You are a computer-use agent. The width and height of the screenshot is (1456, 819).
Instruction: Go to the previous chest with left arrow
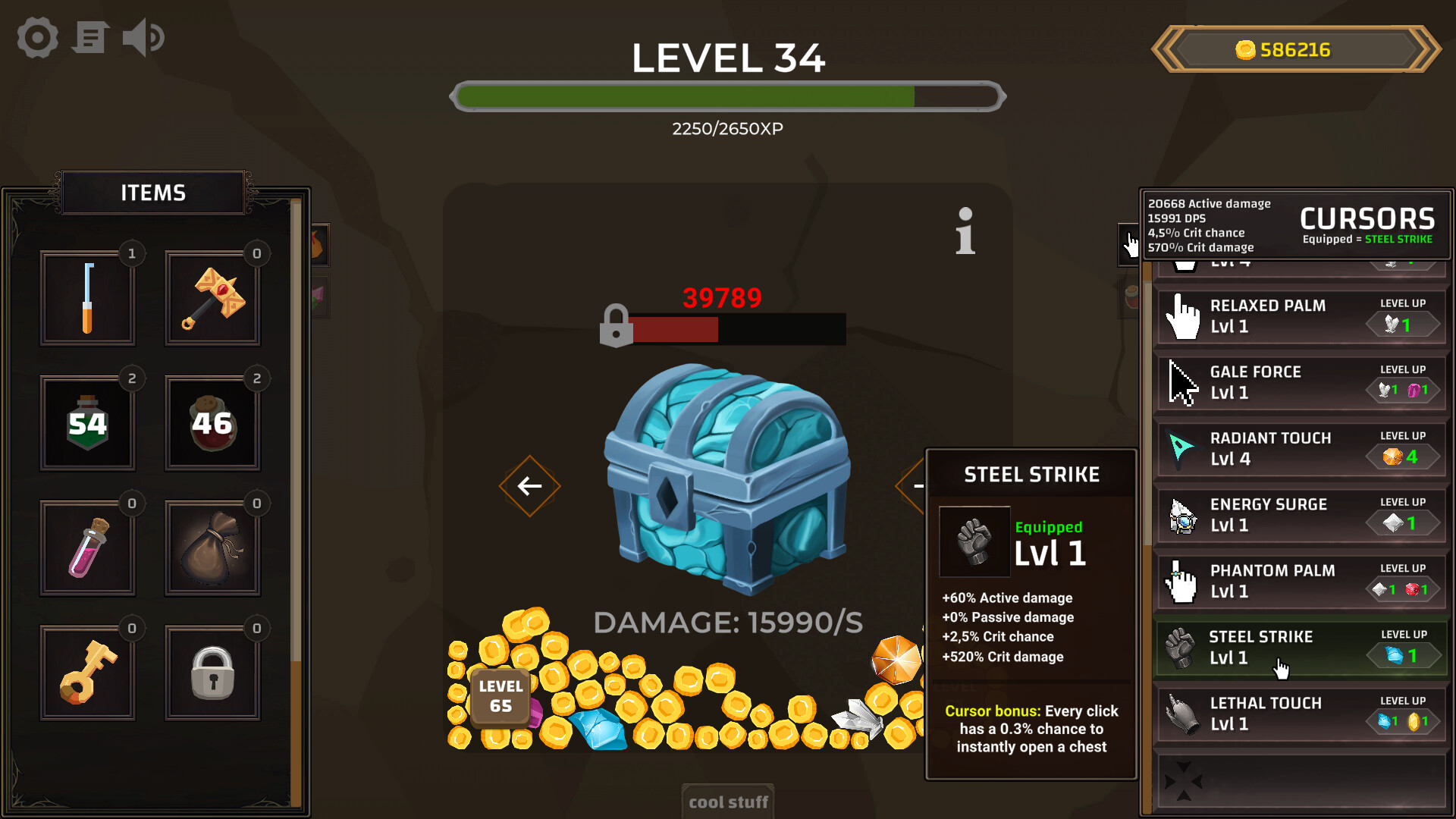click(x=529, y=486)
